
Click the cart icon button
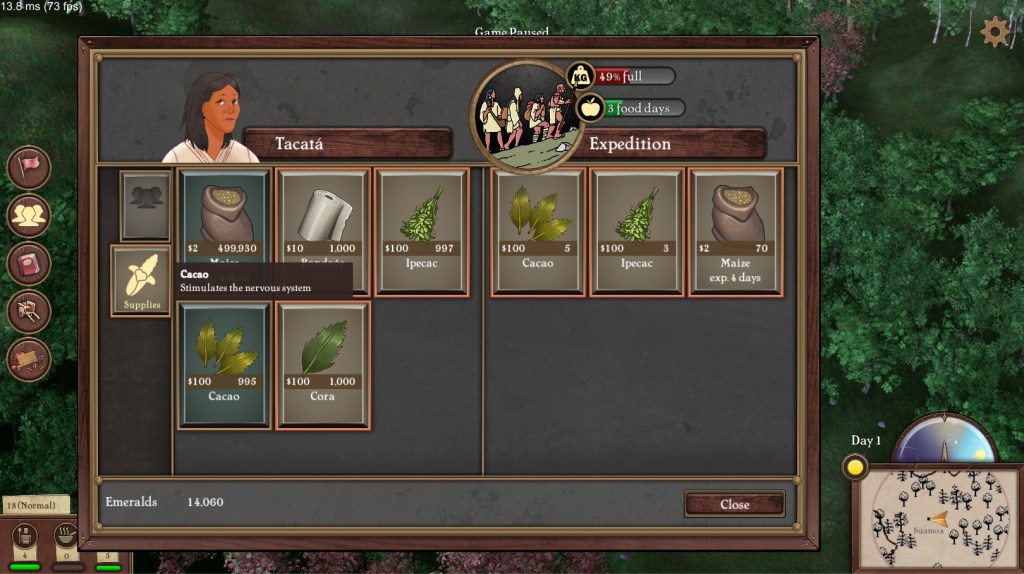point(29,311)
